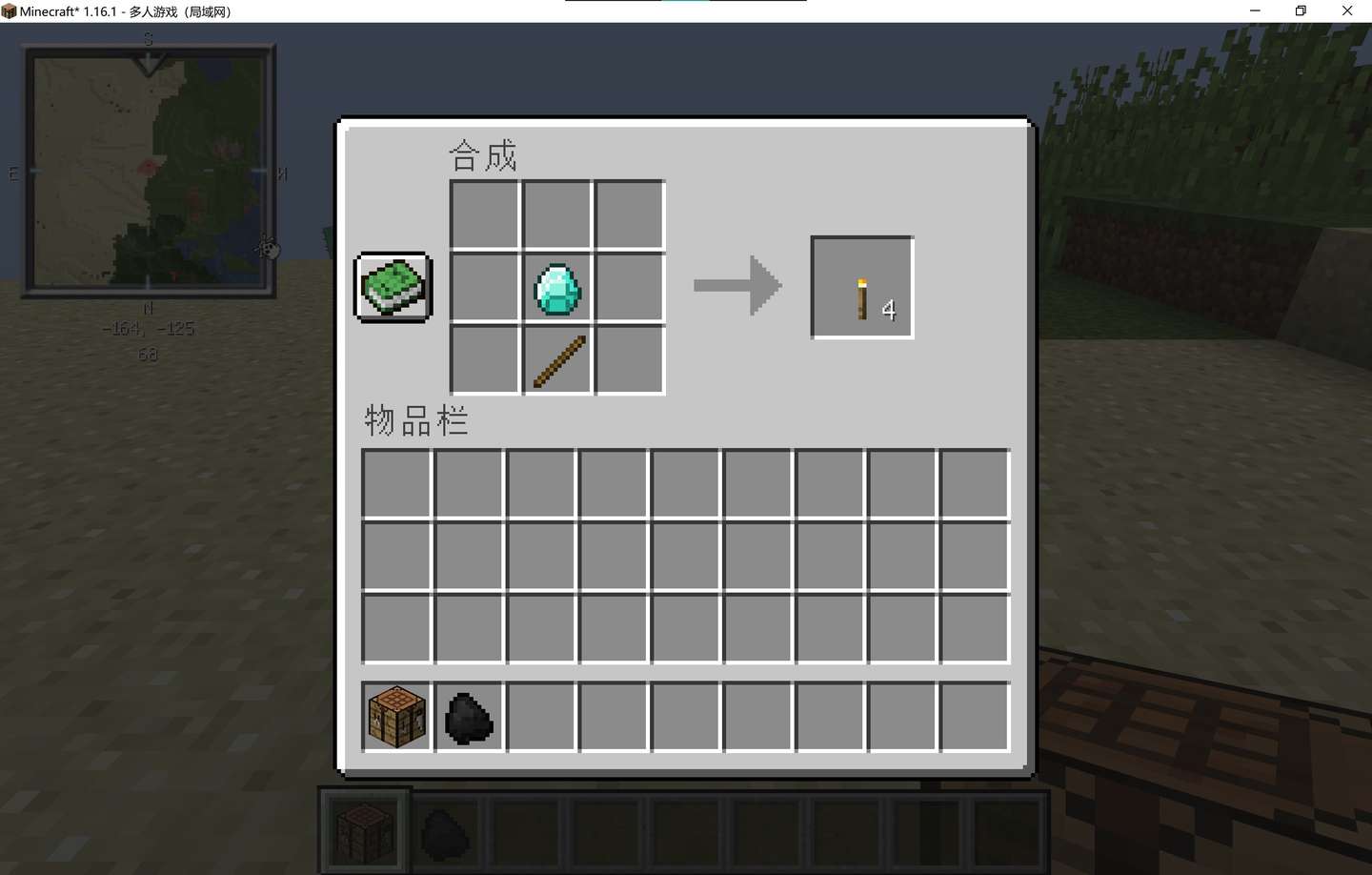Click the top-left crafting grid slot
The width and height of the screenshot is (1372, 875).
(483, 214)
